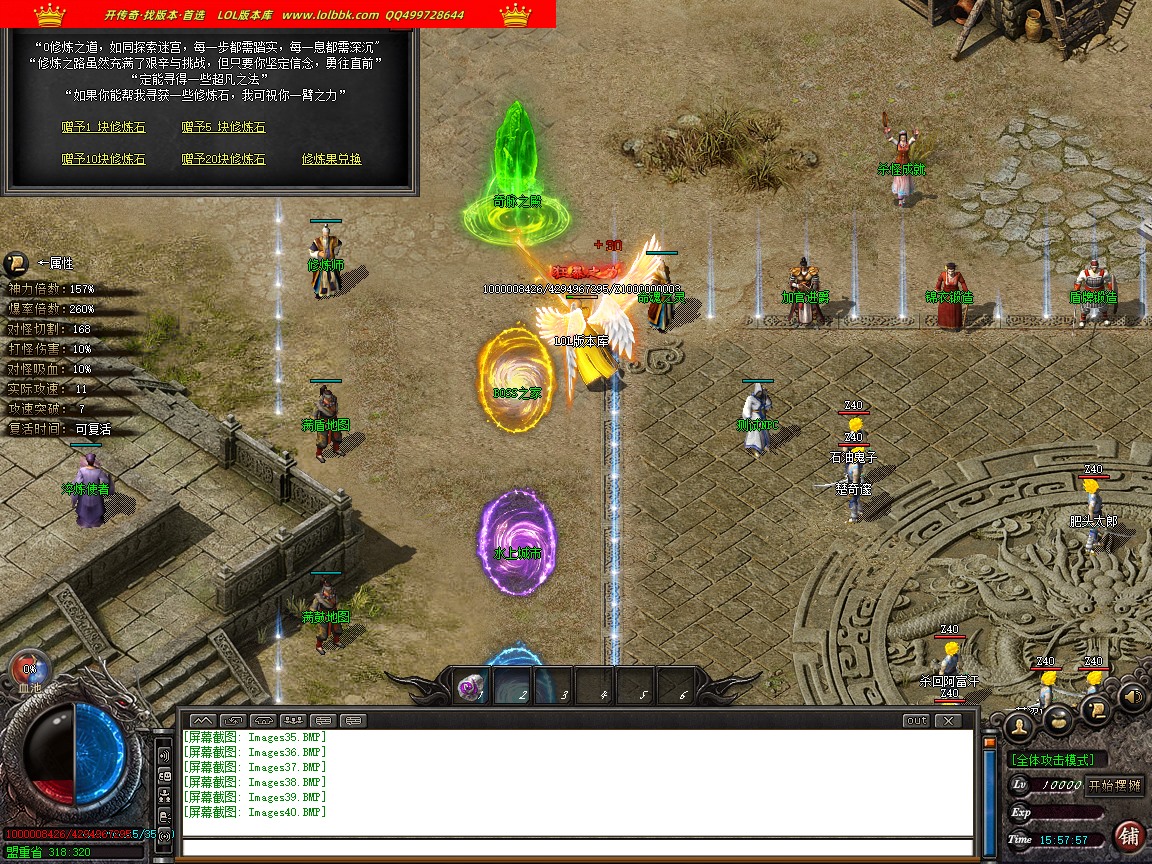Open 修炼果兑换 exchange link

pos(331,159)
